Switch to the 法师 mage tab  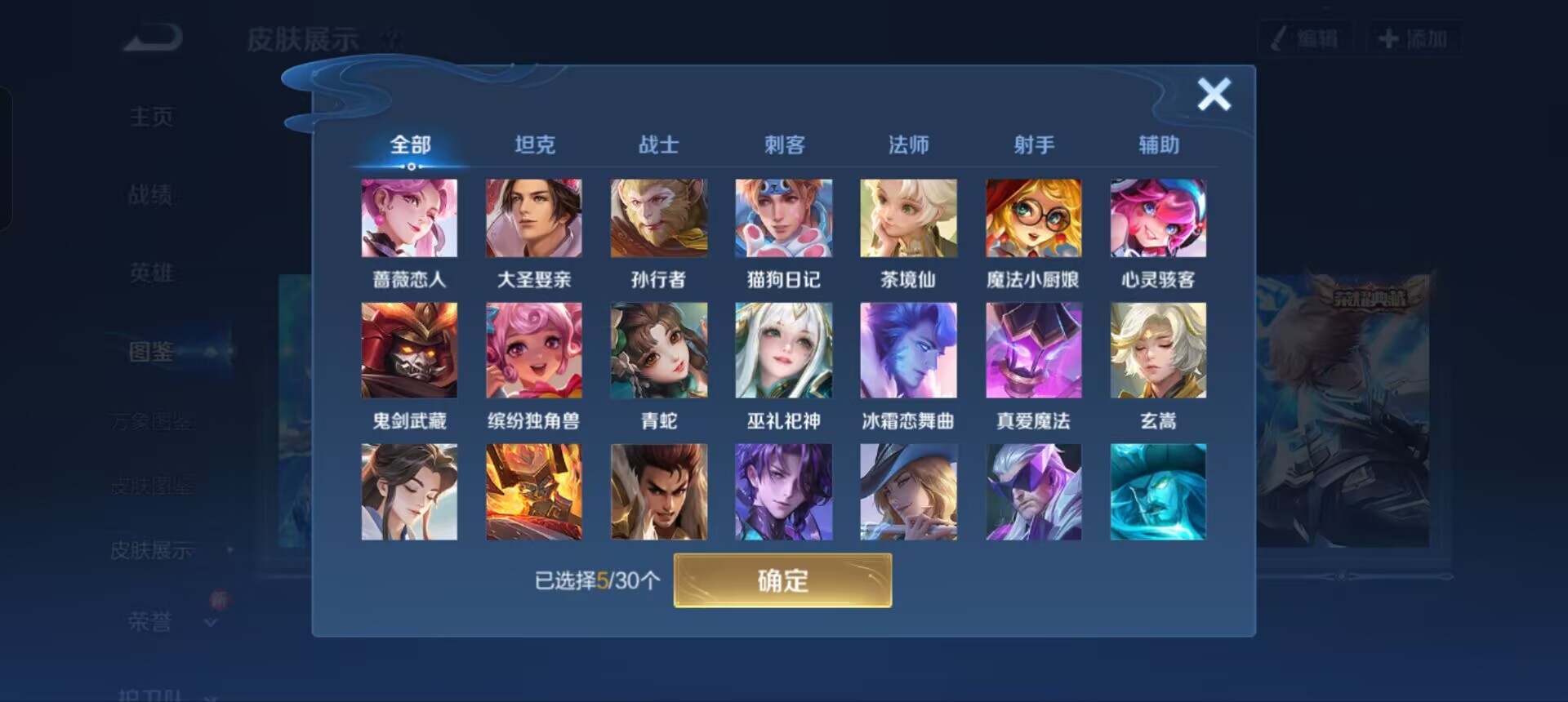[909, 144]
